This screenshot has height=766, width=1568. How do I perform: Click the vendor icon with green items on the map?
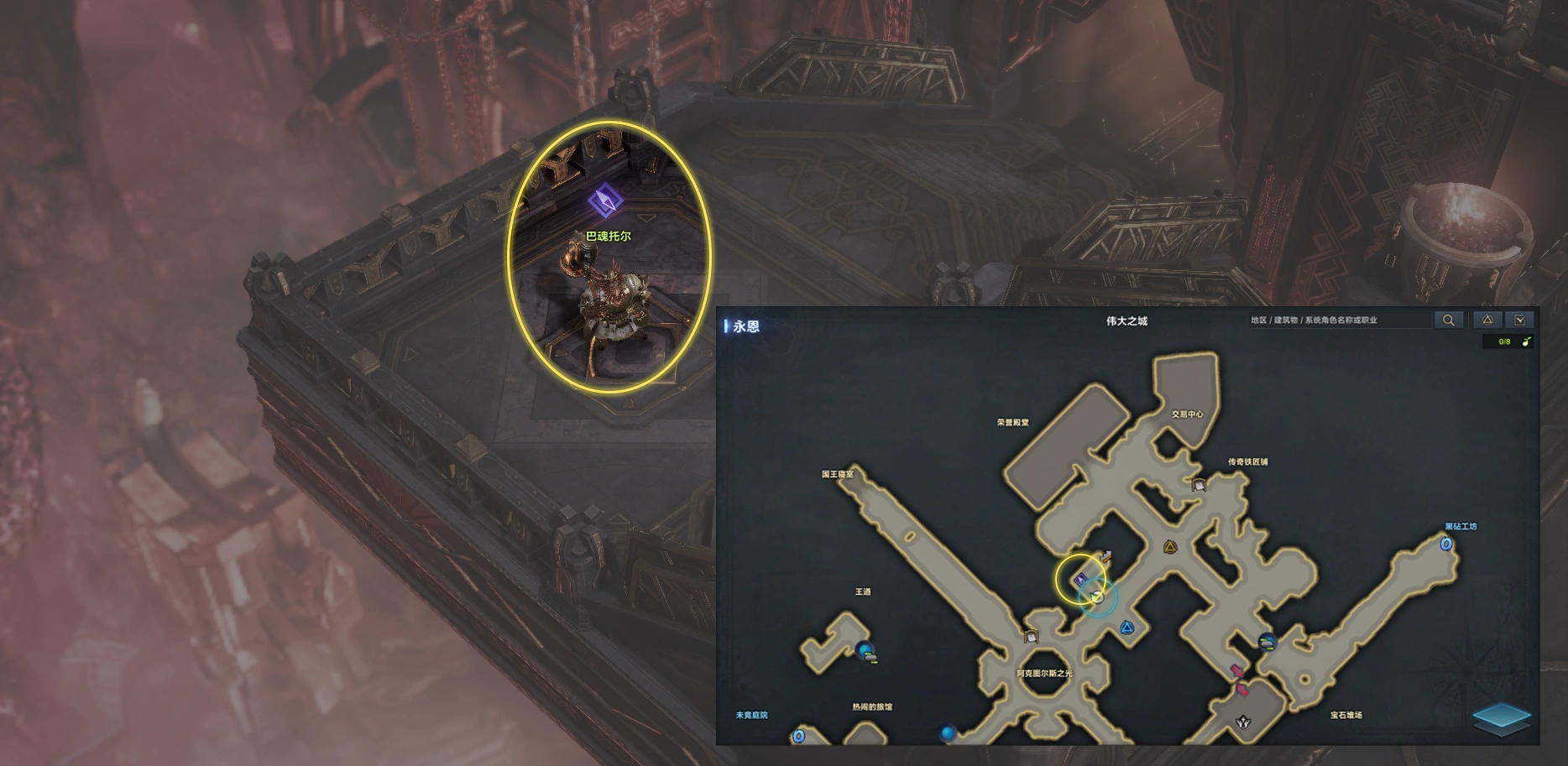point(1267,643)
